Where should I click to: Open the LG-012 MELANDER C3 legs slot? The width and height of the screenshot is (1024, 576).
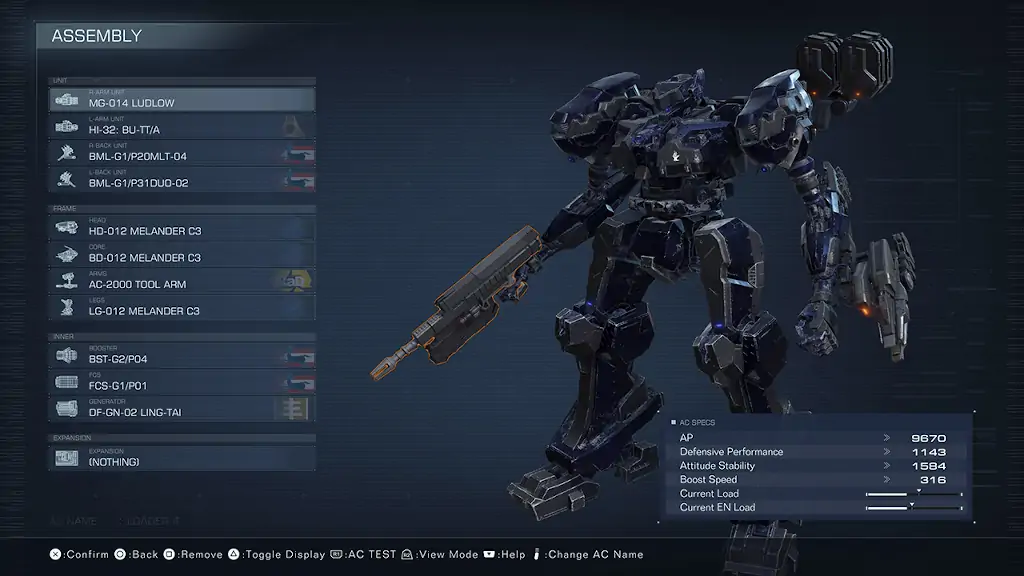click(x=182, y=309)
